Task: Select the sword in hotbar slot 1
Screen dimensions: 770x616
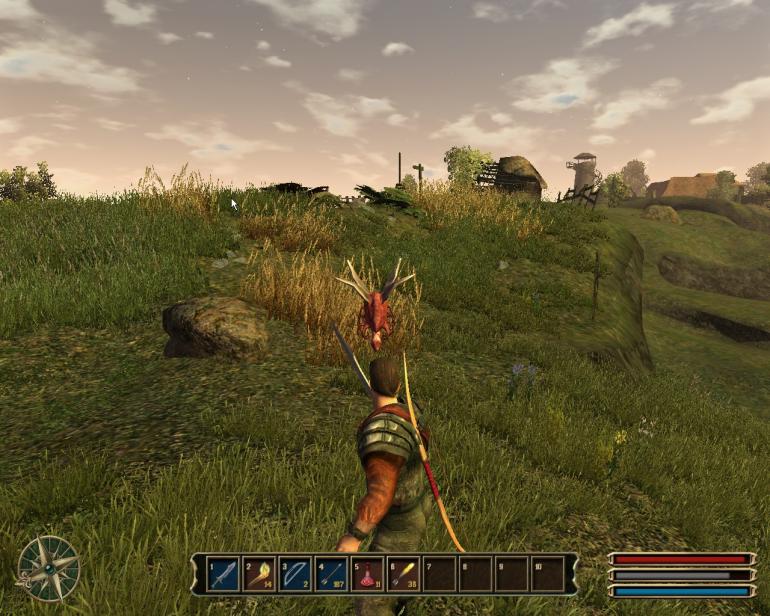Action: click(x=223, y=574)
